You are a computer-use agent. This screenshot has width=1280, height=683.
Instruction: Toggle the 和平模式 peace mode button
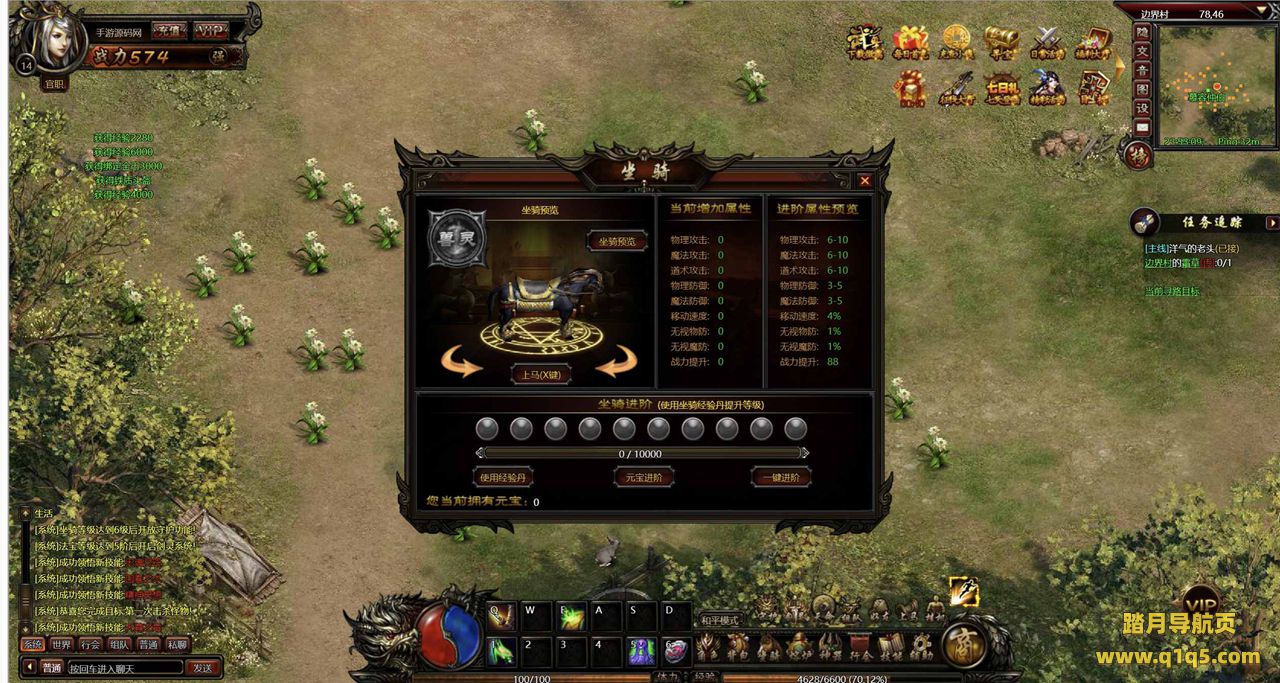click(718, 620)
